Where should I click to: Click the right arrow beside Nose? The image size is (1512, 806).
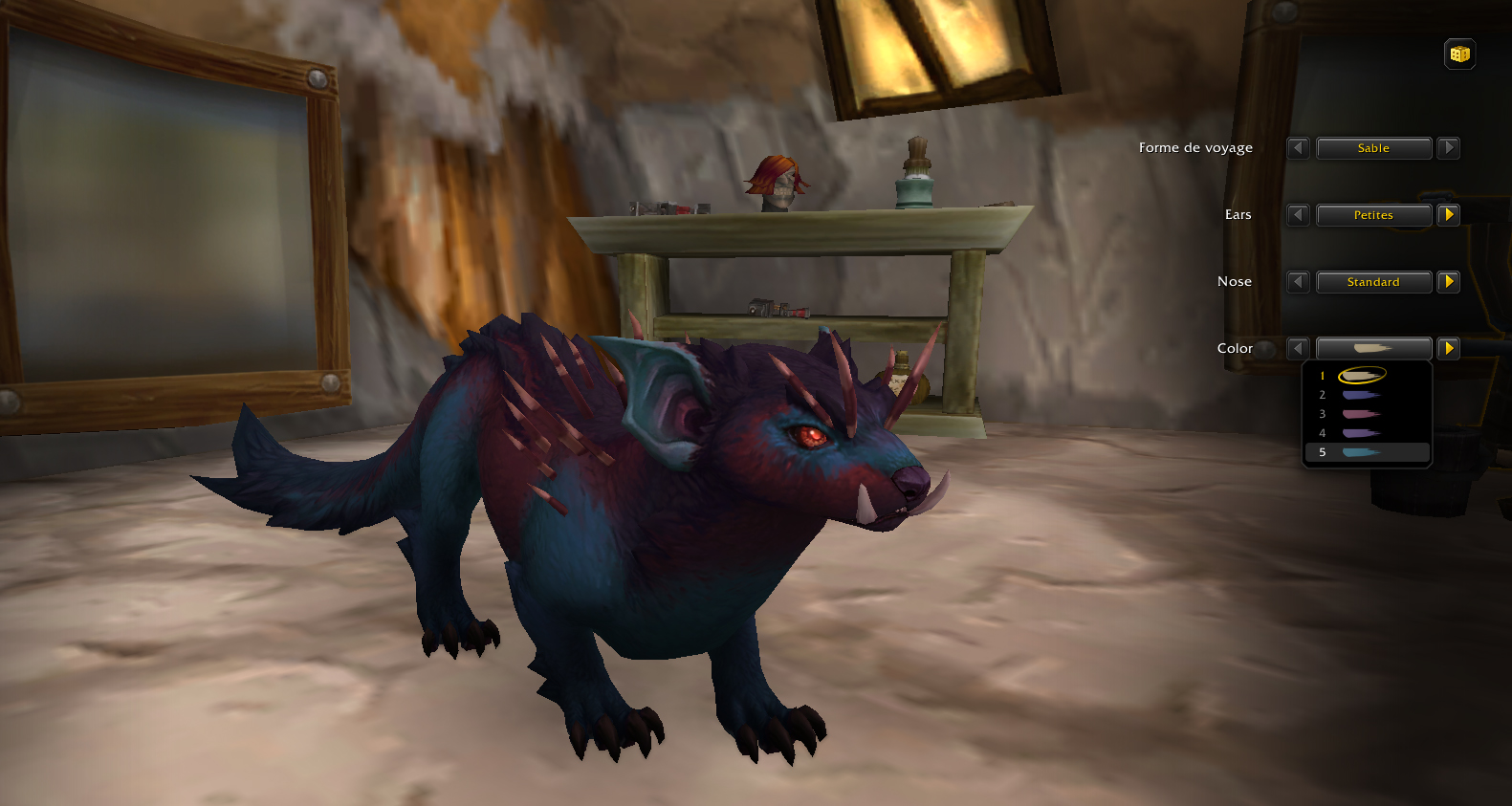click(x=1447, y=282)
